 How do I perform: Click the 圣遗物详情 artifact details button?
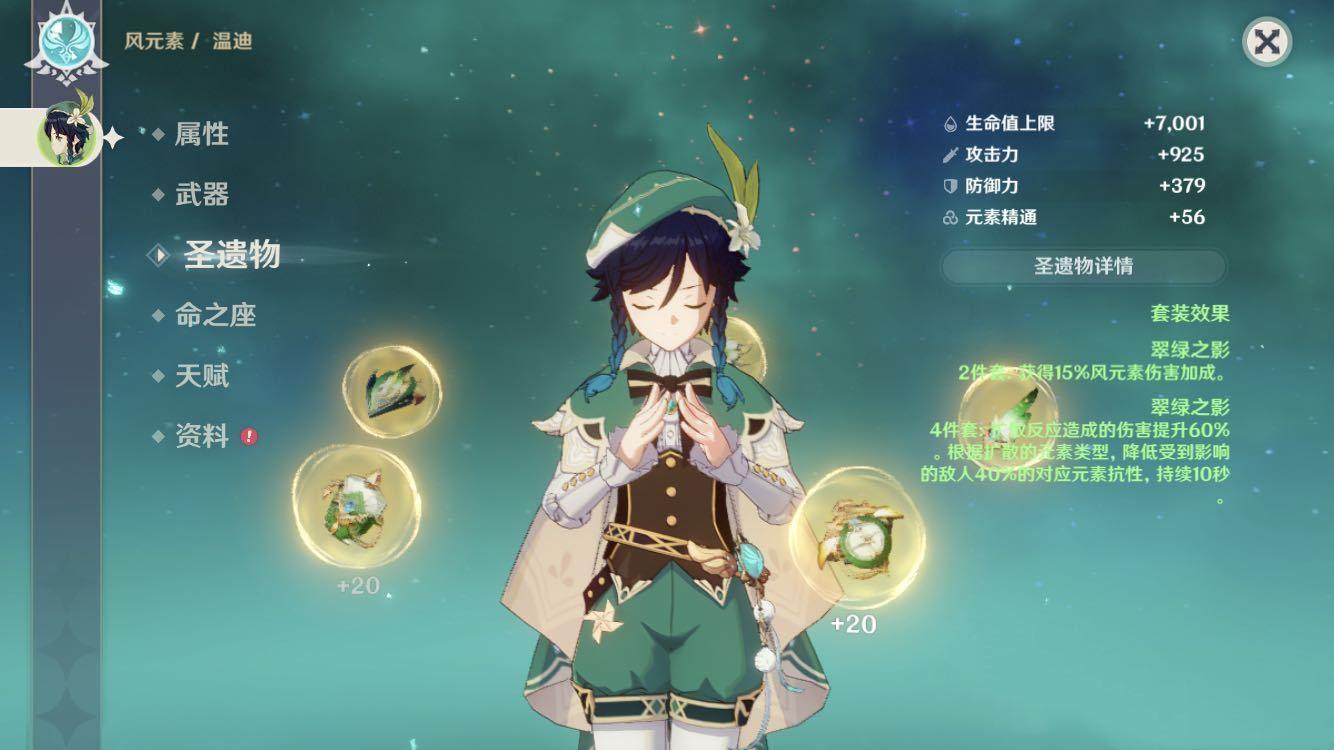[1083, 267]
